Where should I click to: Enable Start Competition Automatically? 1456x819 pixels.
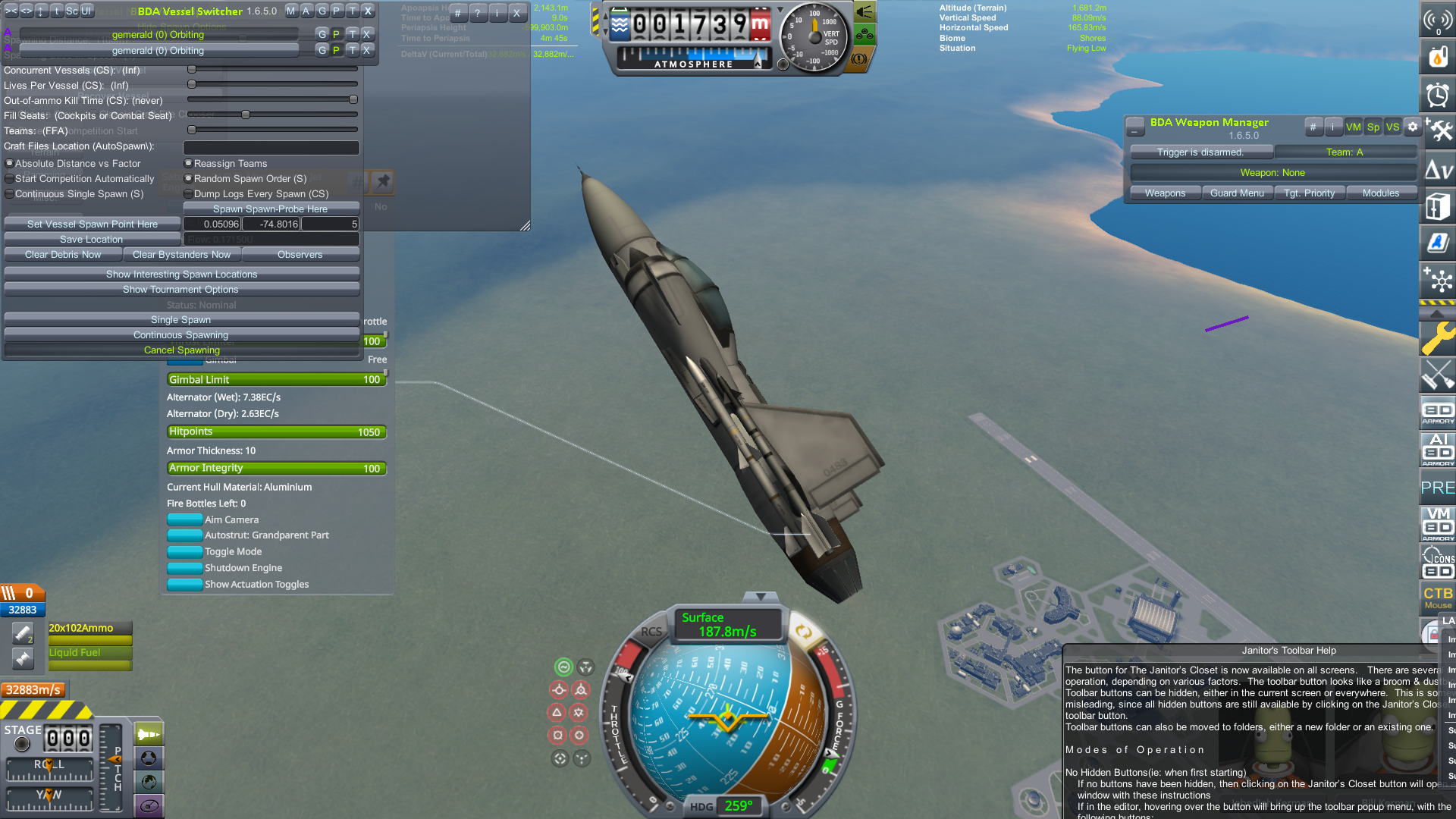pos(10,179)
